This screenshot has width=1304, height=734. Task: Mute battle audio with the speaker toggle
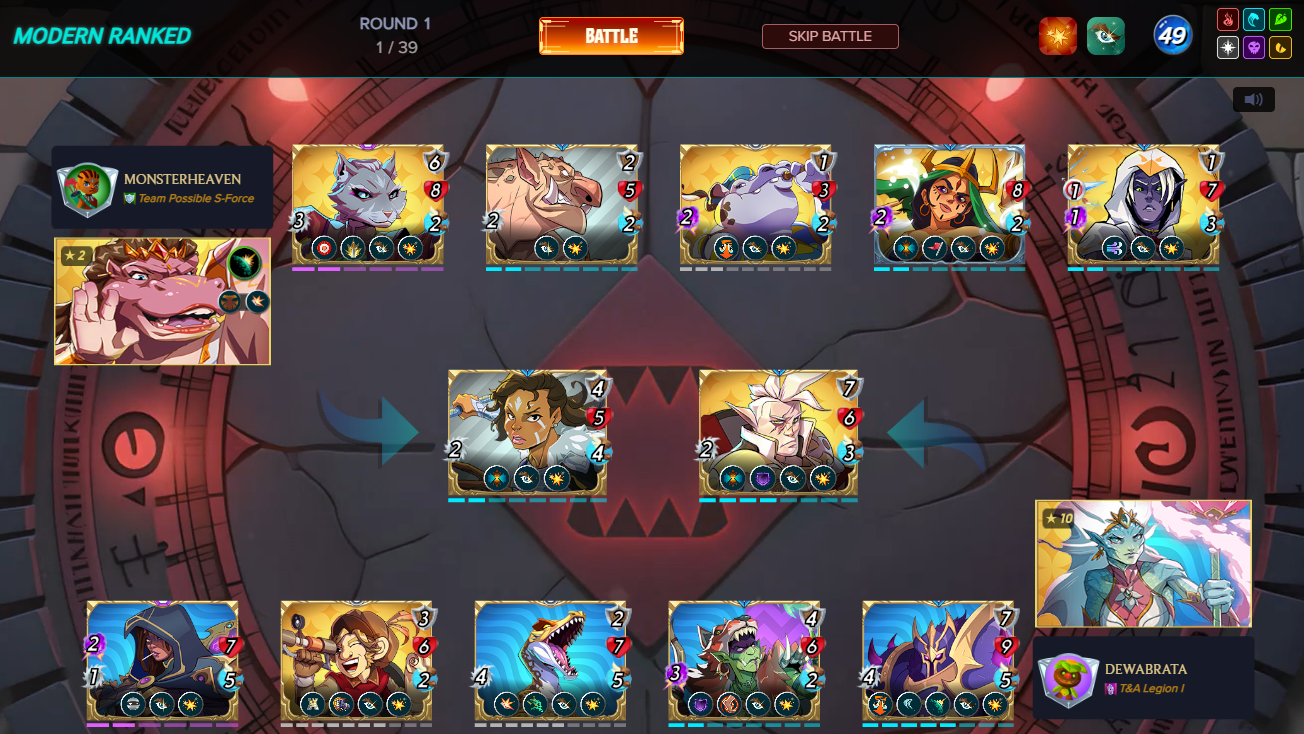(1255, 99)
